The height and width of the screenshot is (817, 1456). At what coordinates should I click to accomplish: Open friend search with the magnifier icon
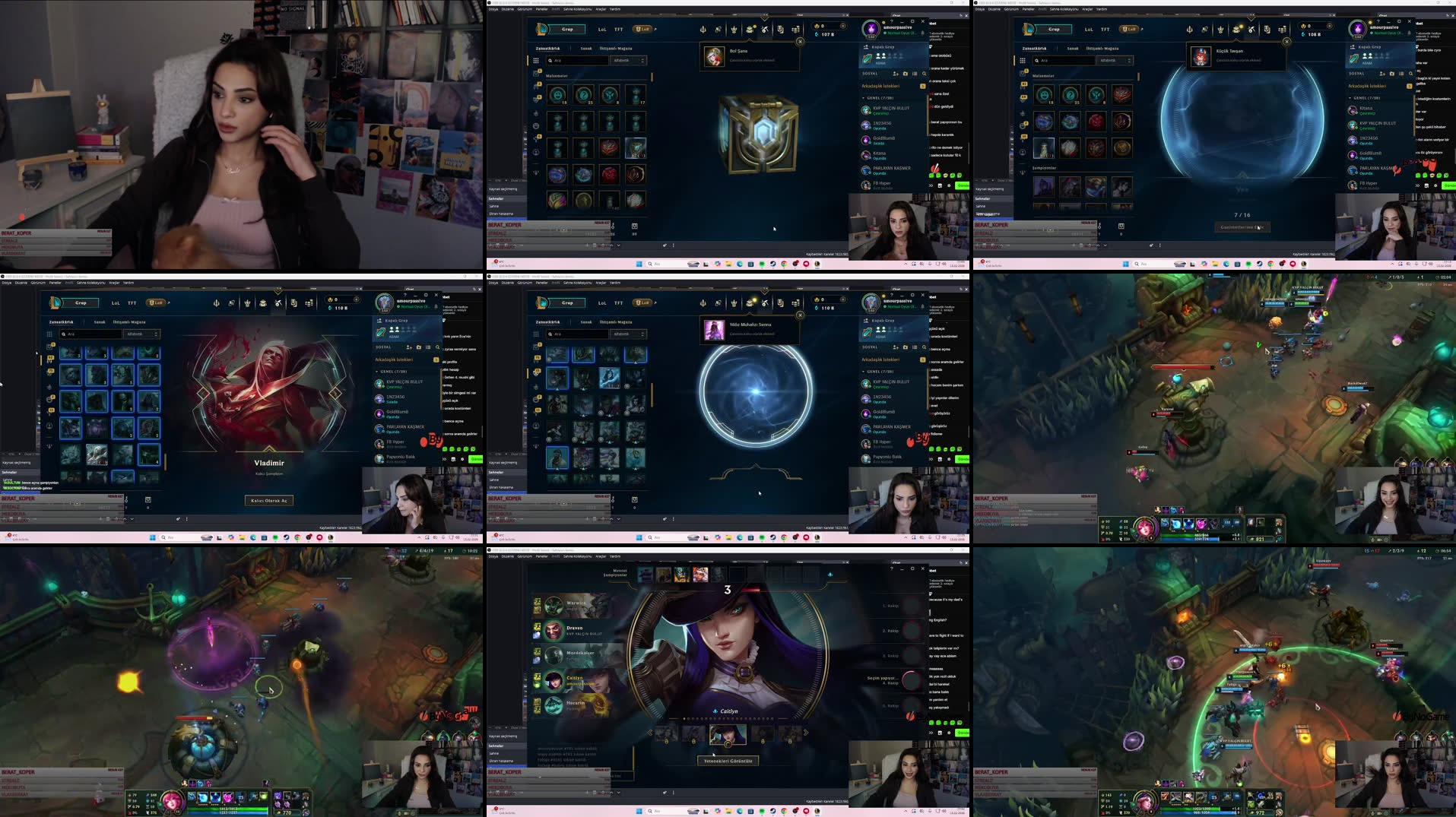point(925,74)
